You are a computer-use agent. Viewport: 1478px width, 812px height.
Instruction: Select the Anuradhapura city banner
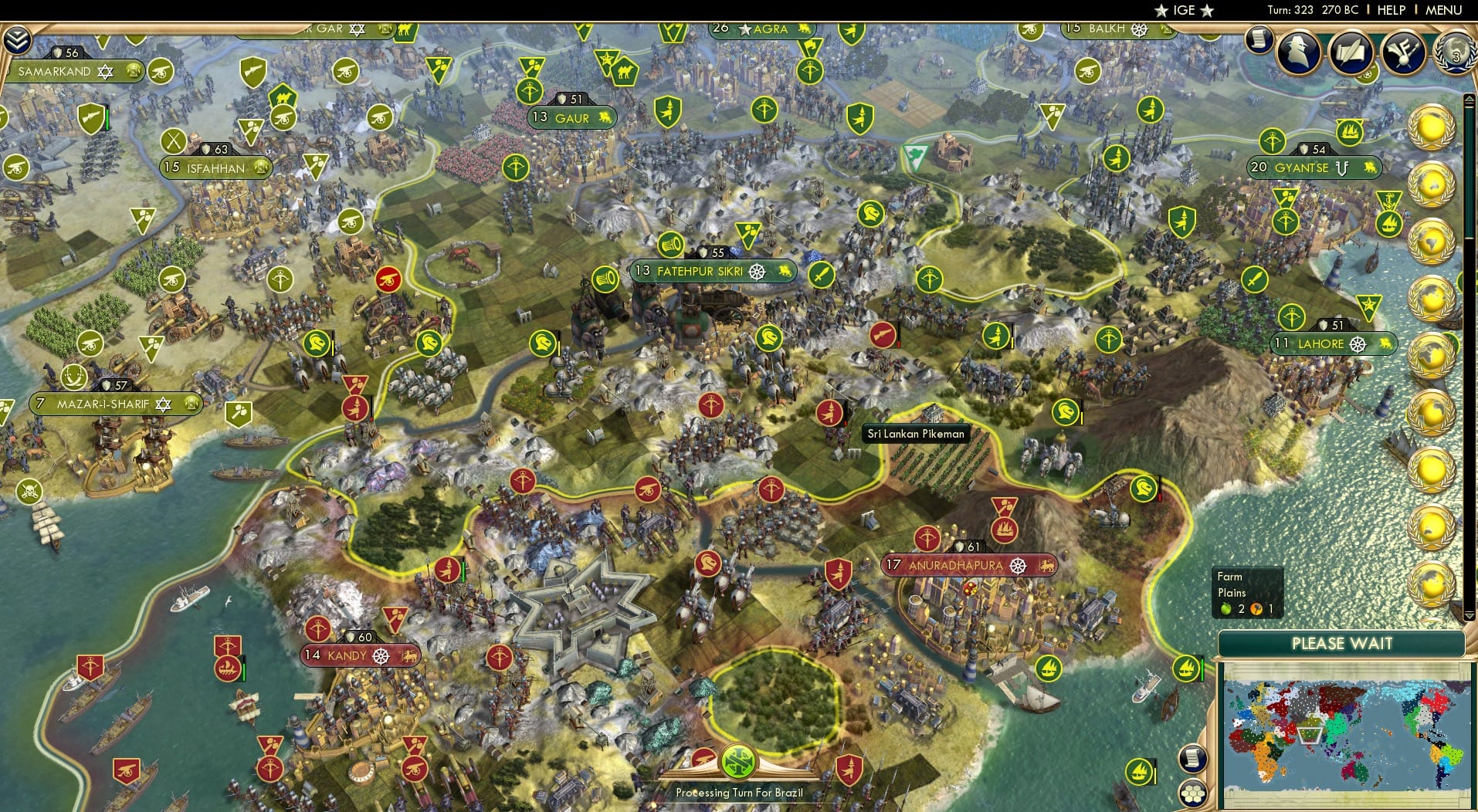[x=971, y=566]
